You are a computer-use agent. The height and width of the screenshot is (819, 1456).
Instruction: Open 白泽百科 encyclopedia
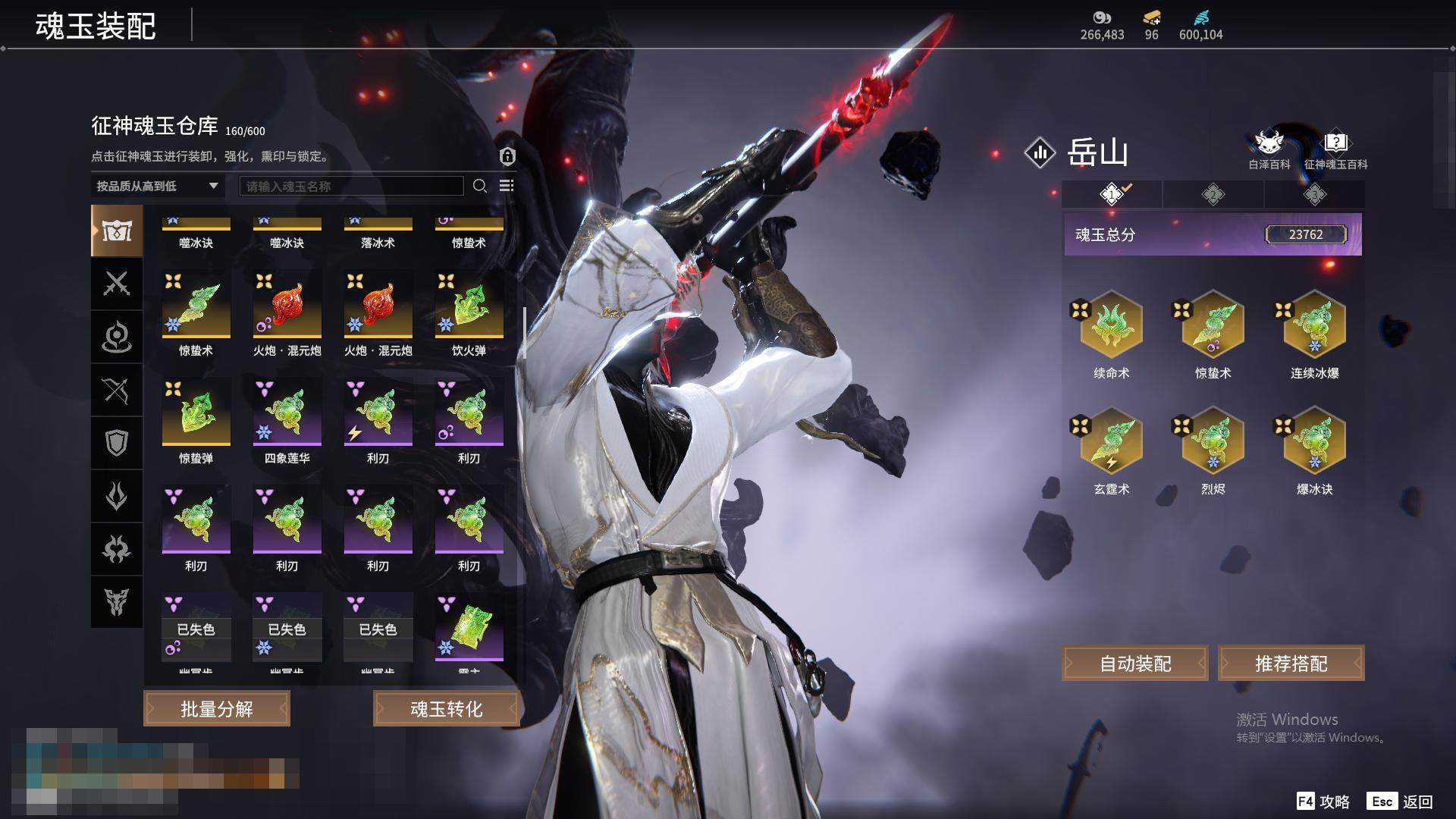click(1269, 149)
